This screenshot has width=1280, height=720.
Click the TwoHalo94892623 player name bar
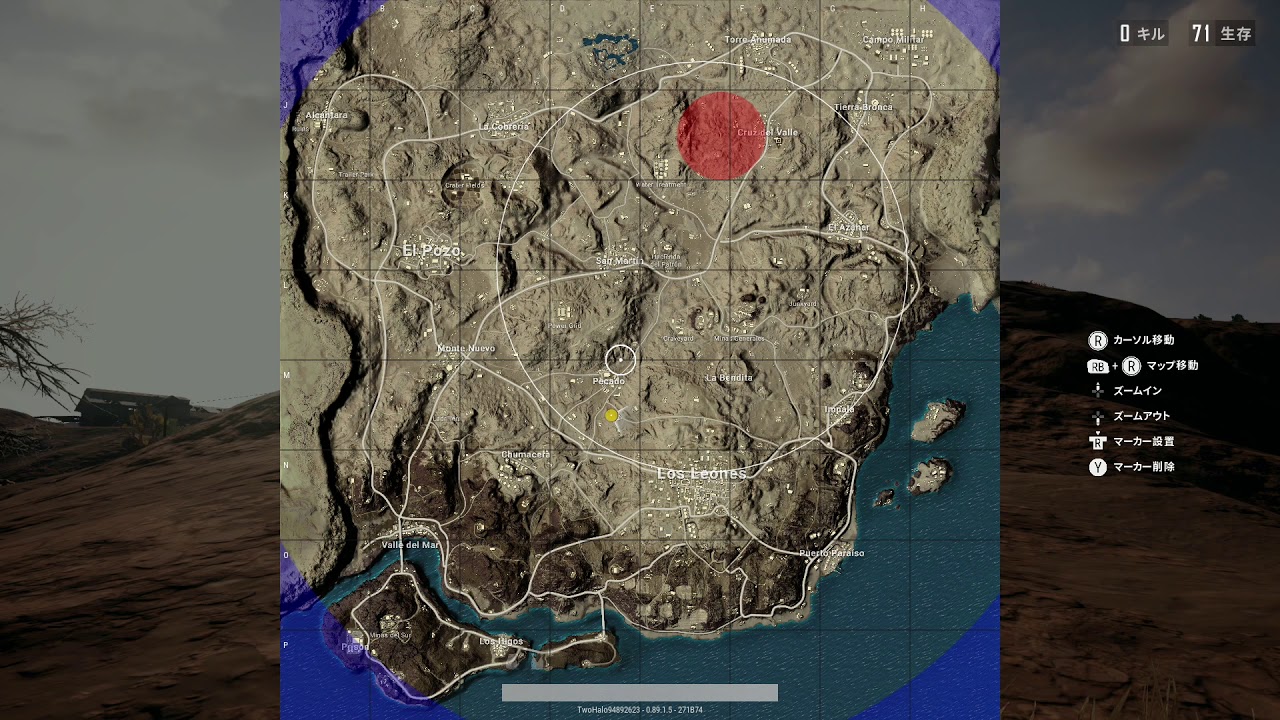pos(638,708)
